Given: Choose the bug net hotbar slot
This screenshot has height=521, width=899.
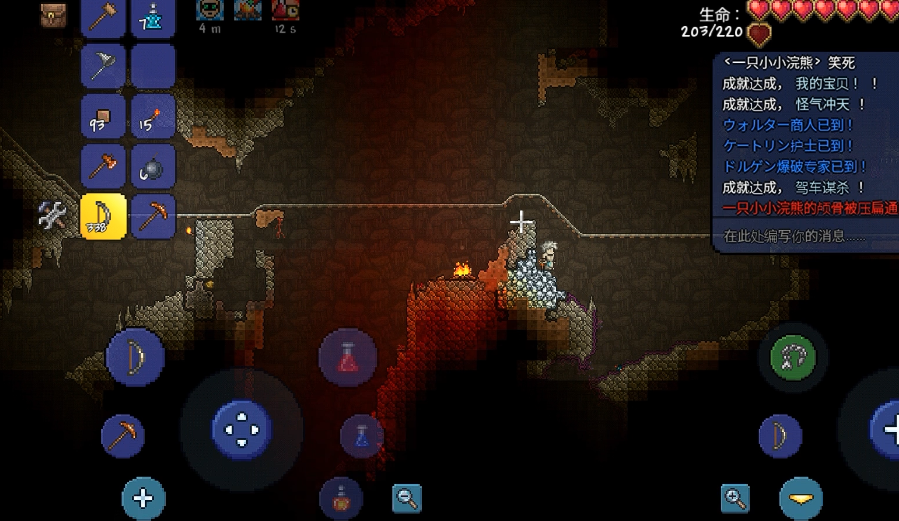Looking at the screenshot, I should coord(103,67).
